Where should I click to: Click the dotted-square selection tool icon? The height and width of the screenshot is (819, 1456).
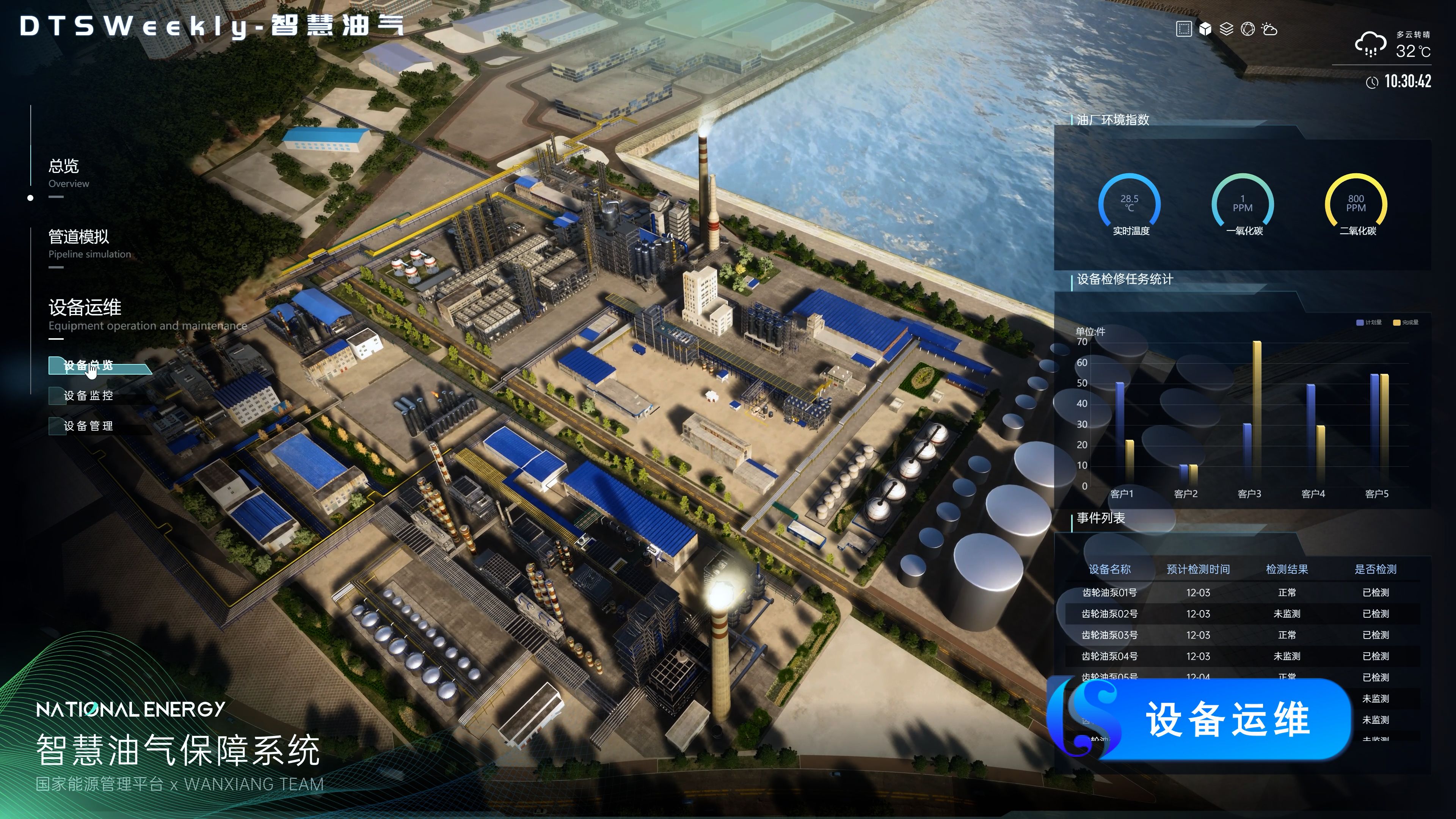[1183, 30]
